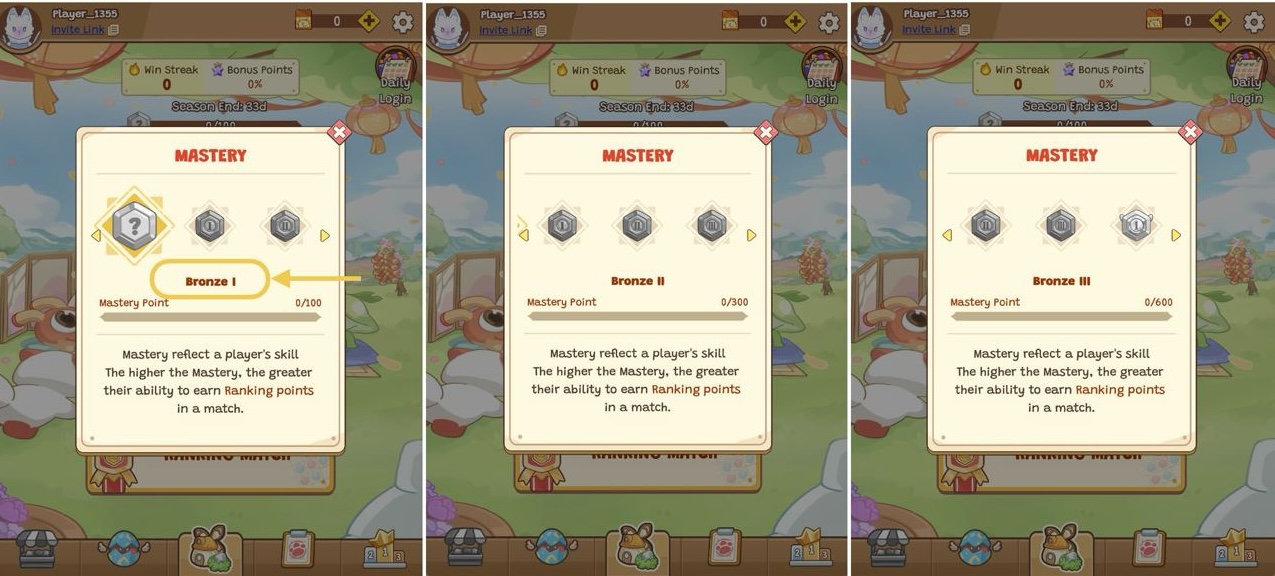Tap the yellow plus button on Bronze III screen
This screenshot has height=576, width=1275.
pos(1220,21)
